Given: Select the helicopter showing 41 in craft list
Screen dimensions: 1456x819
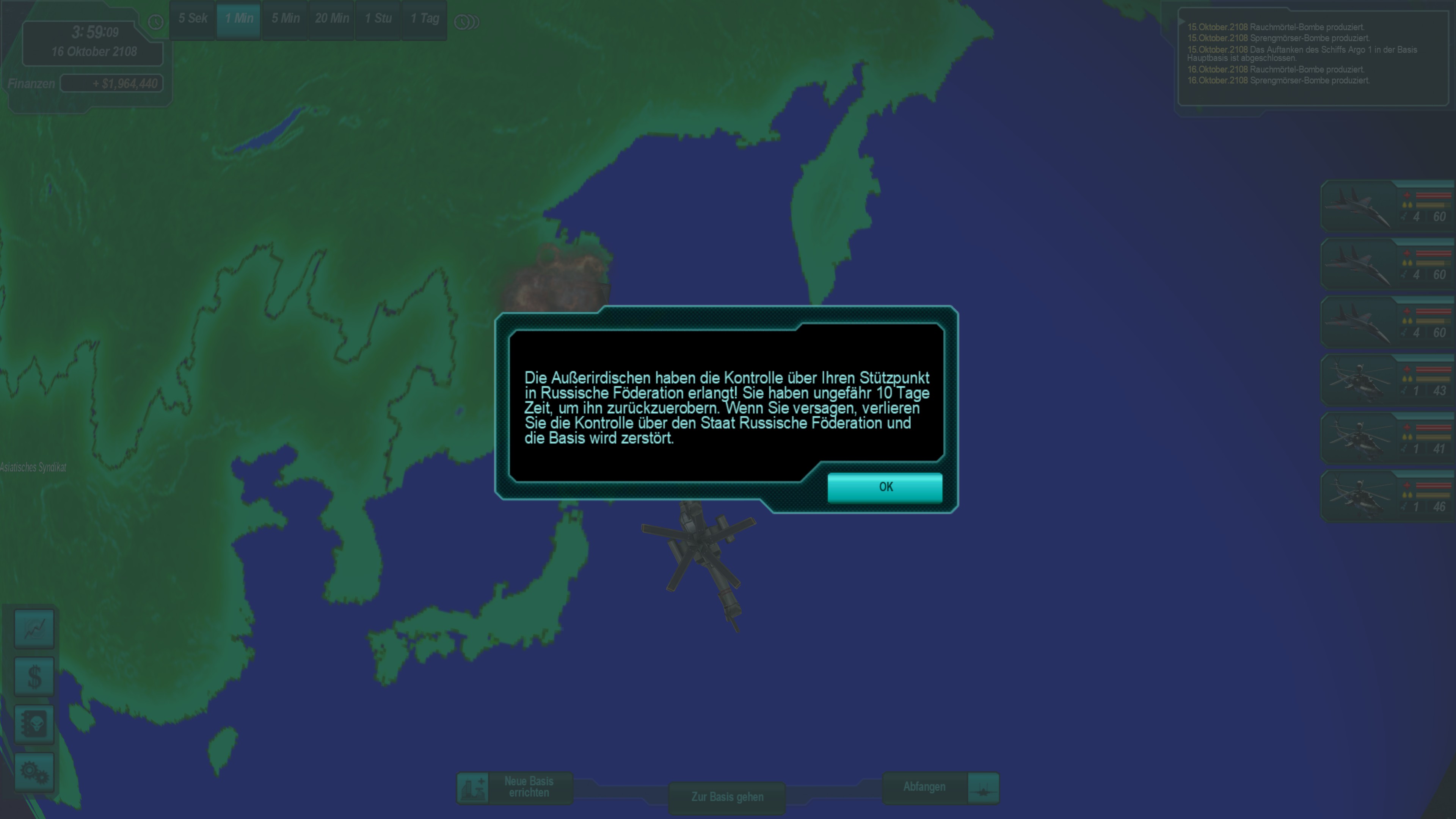Looking at the screenshot, I should 1387,438.
